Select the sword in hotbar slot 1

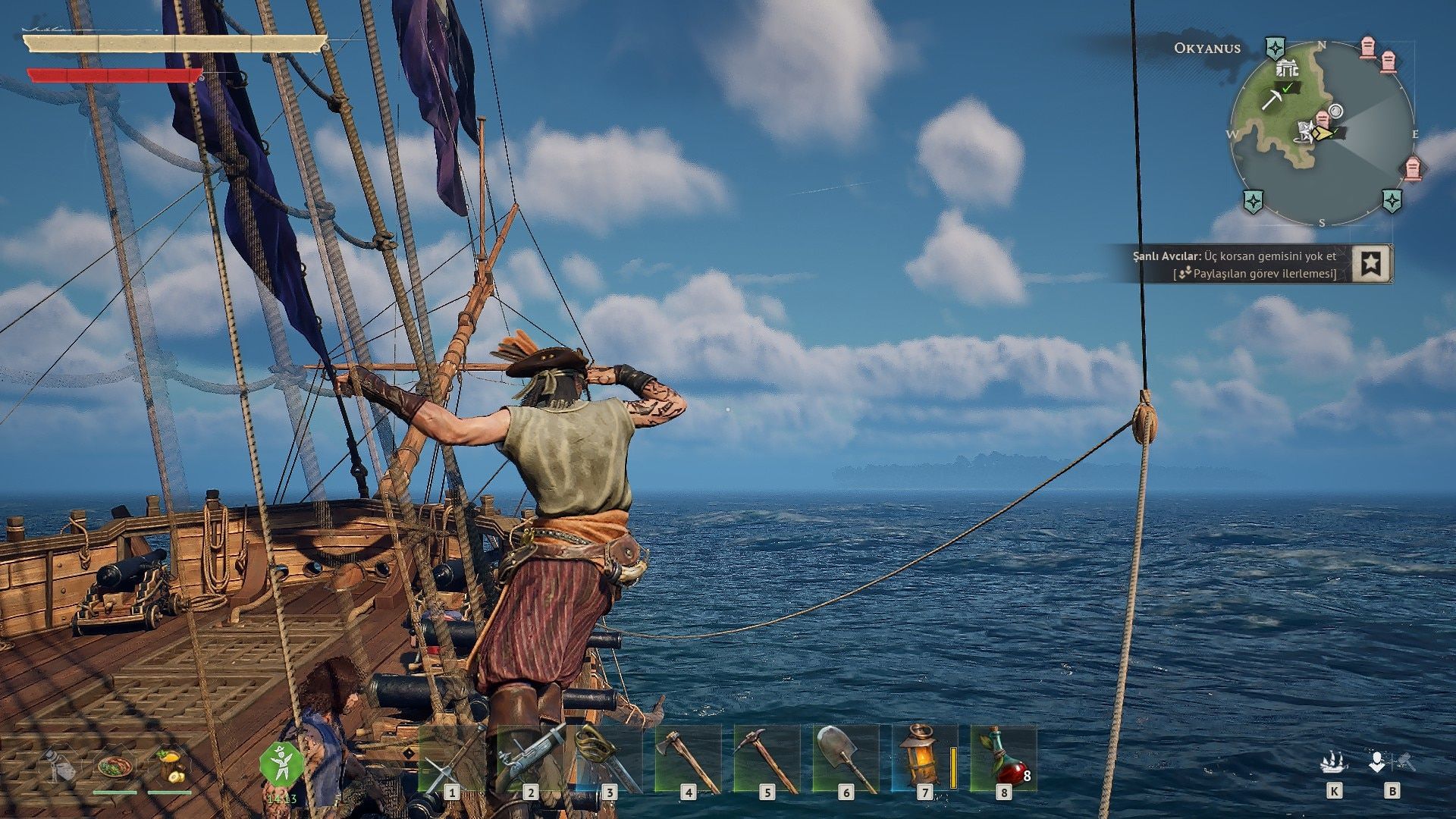(x=451, y=760)
